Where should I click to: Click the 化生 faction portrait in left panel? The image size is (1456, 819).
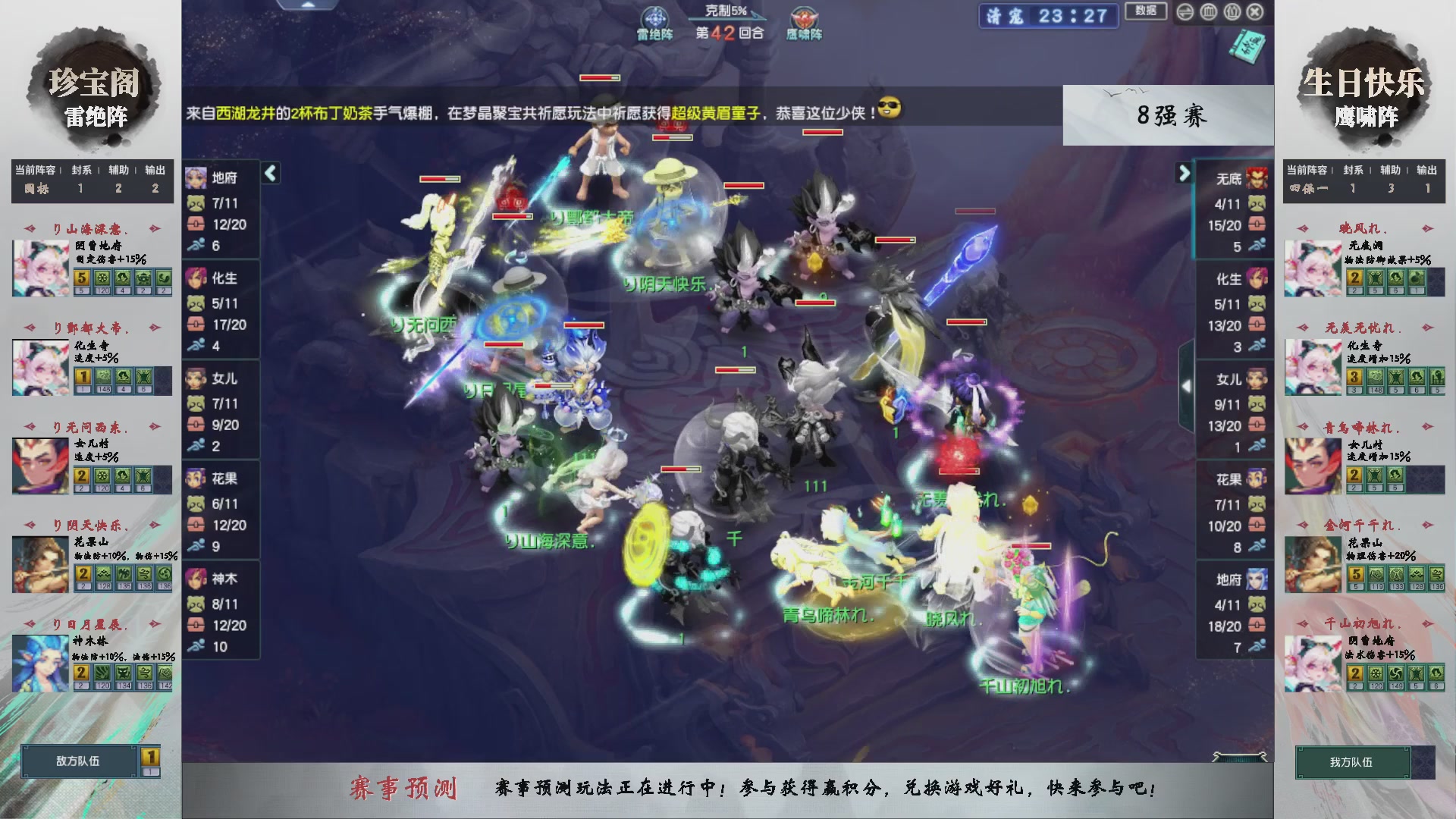tap(197, 279)
